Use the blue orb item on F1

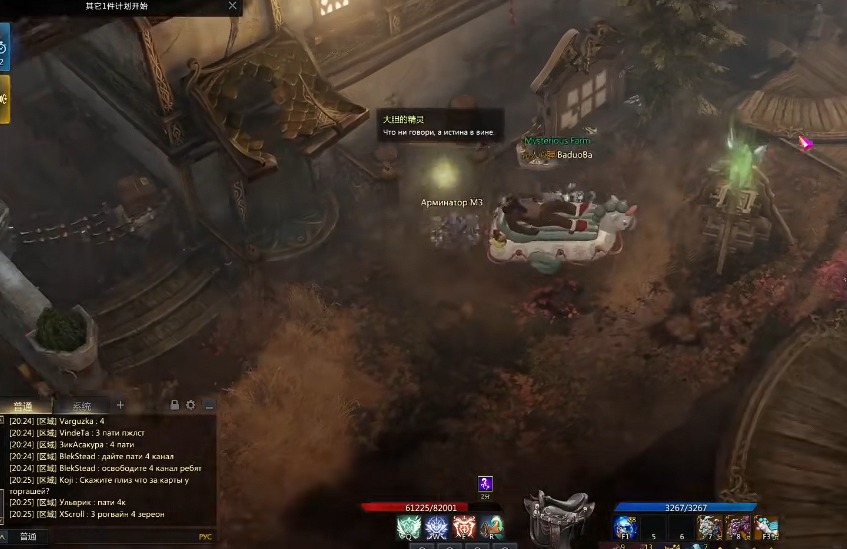(x=626, y=527)
